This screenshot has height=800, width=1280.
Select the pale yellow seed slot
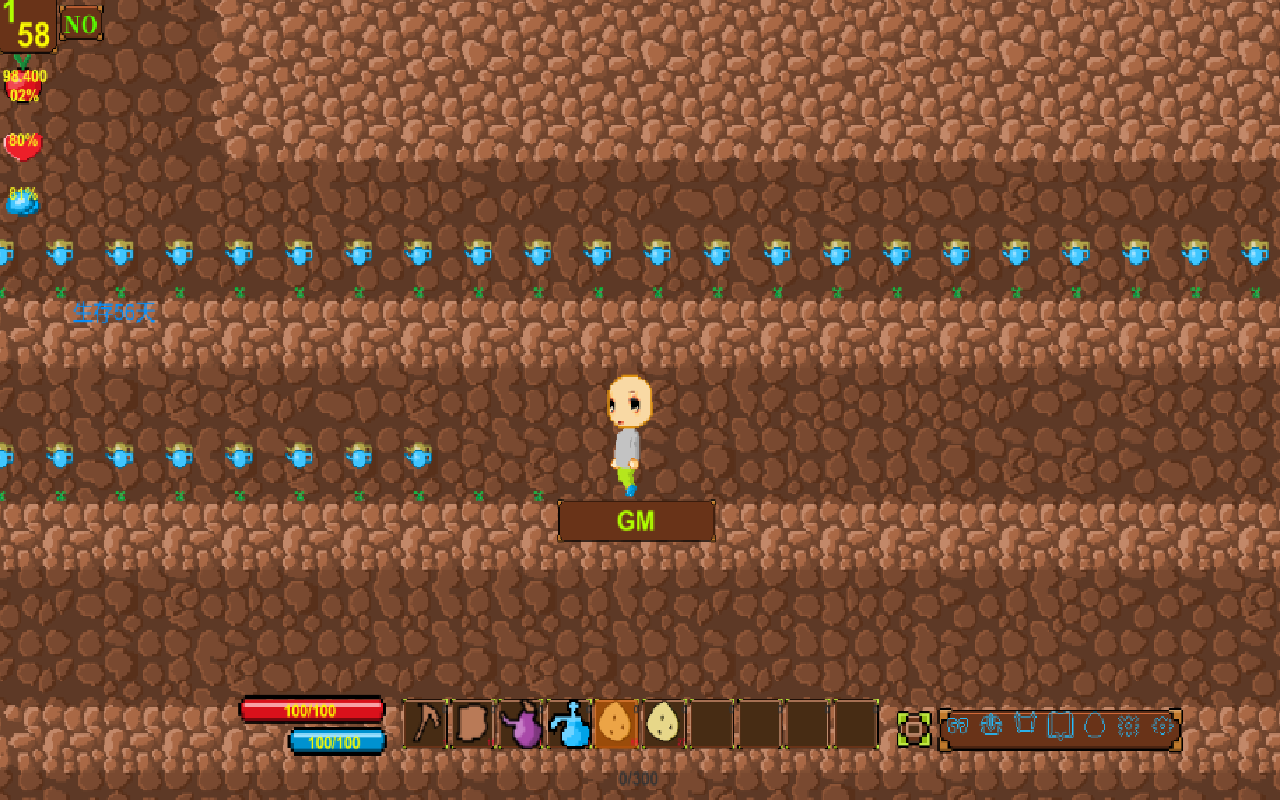click(x=663, y=724)
